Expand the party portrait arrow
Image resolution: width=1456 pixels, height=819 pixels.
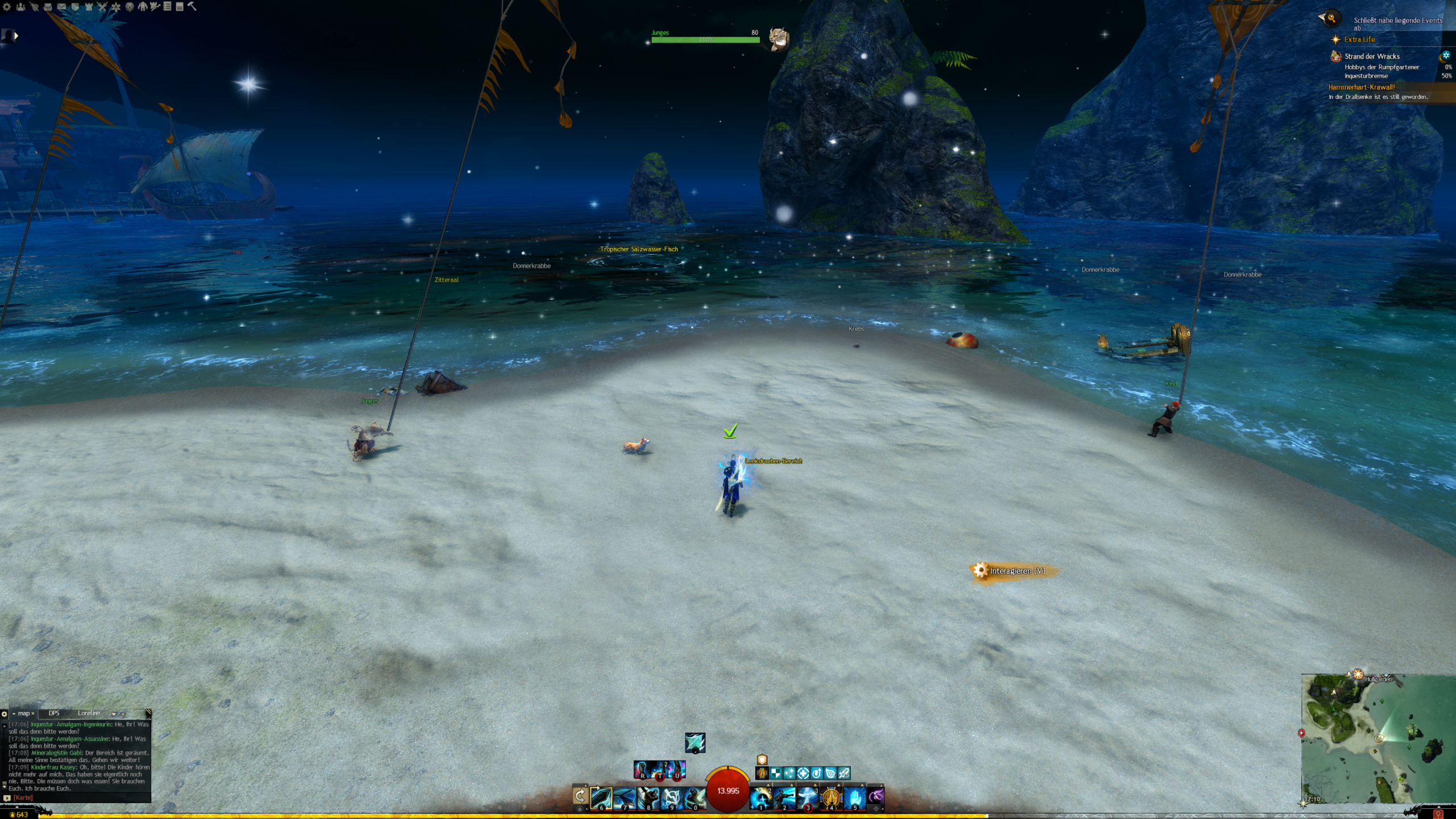(16, 36)
